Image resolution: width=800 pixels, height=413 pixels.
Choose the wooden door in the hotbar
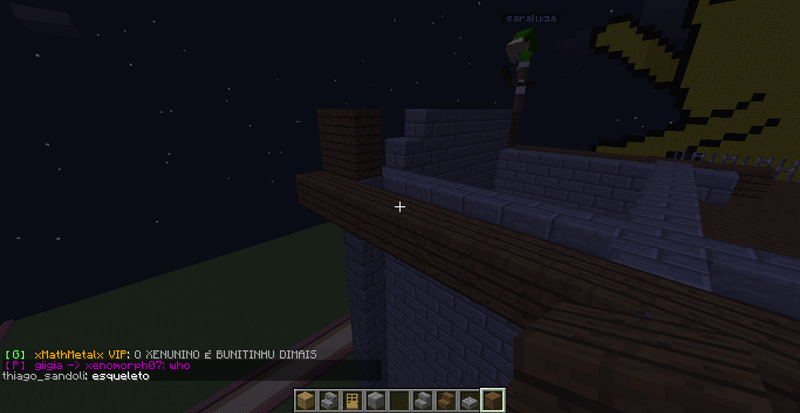coord(351,401)
